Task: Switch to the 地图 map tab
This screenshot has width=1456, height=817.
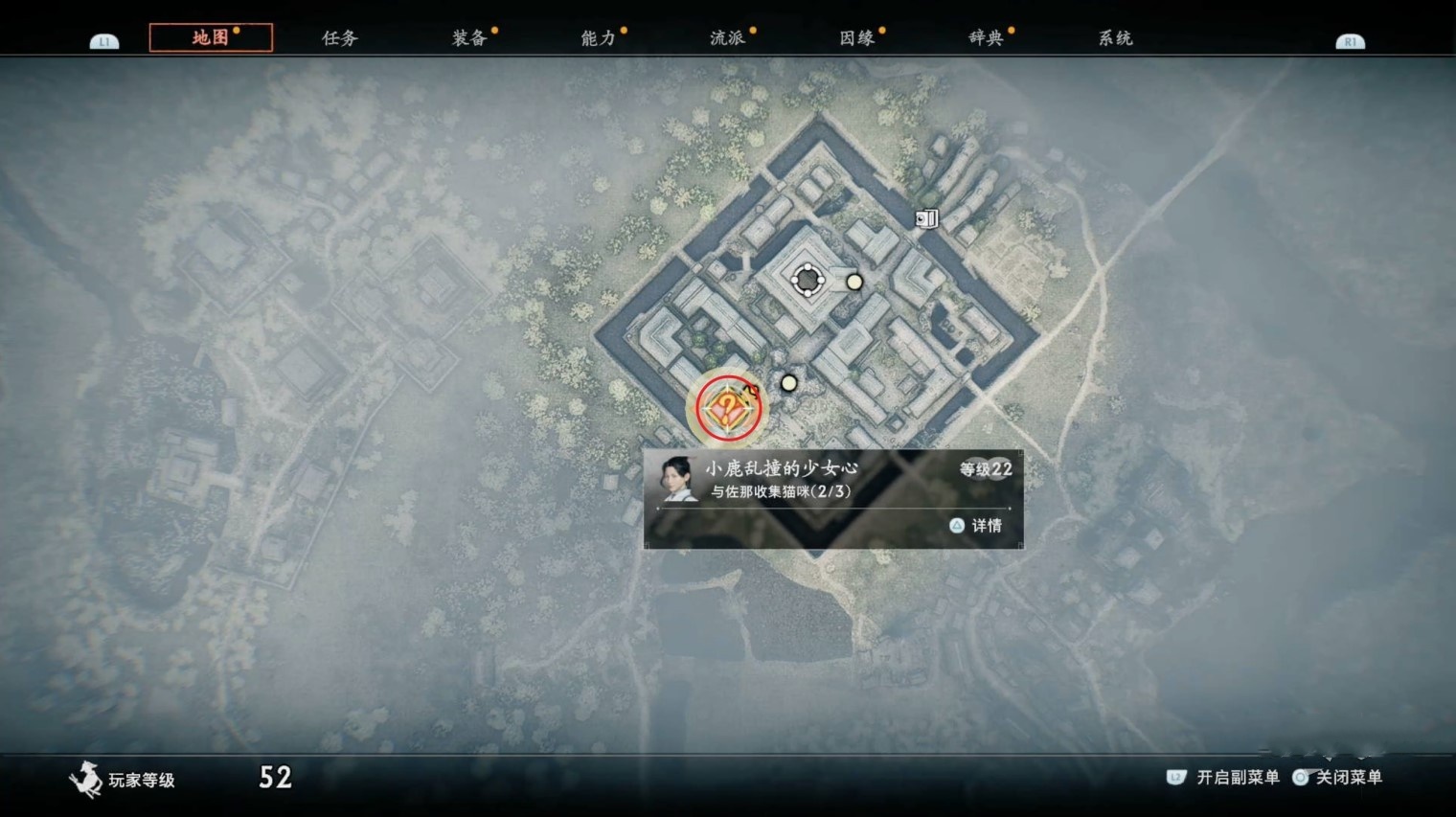Action: [211, 37]
